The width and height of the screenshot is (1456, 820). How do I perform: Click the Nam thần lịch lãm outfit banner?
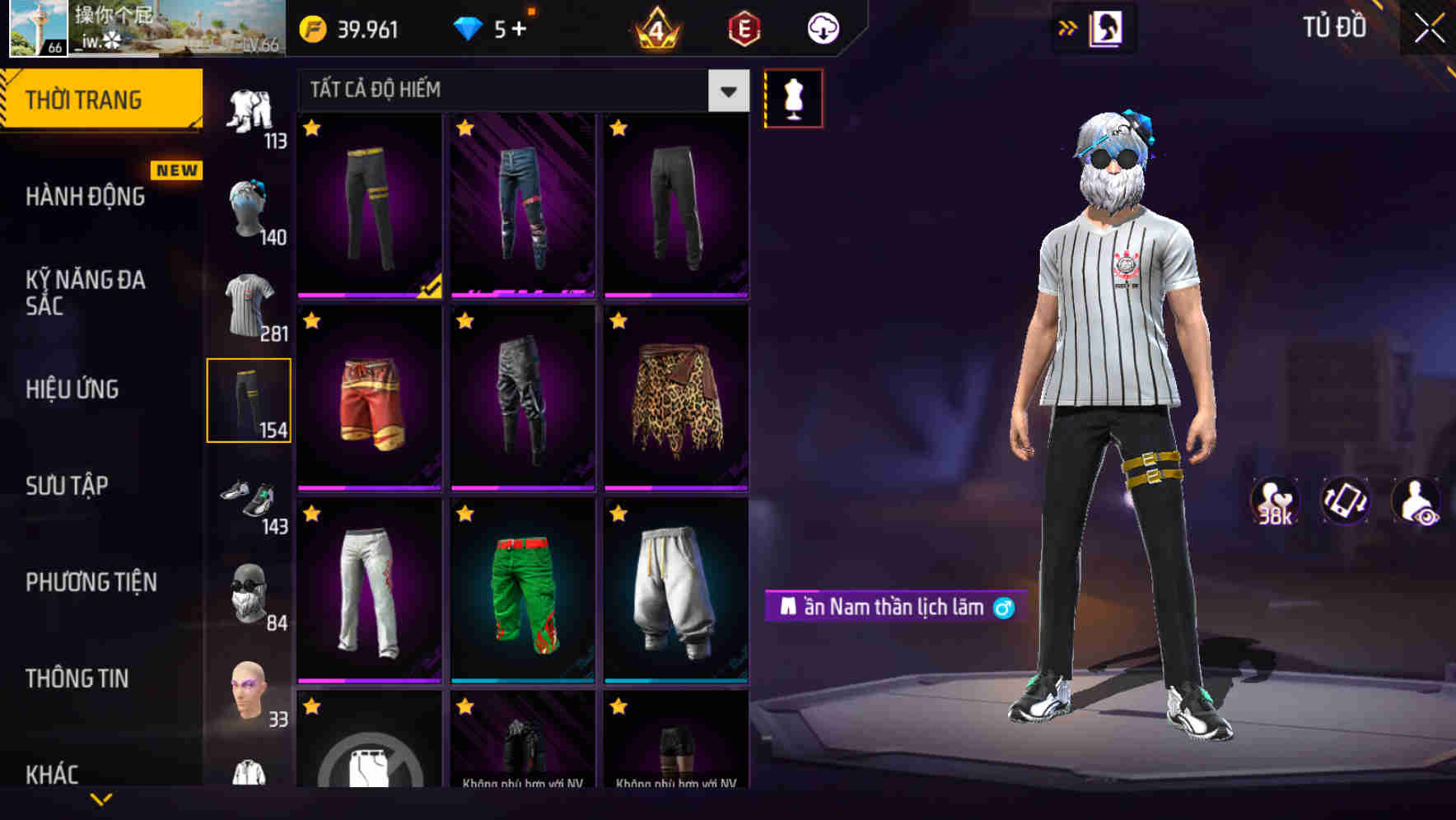pos(894,608)
